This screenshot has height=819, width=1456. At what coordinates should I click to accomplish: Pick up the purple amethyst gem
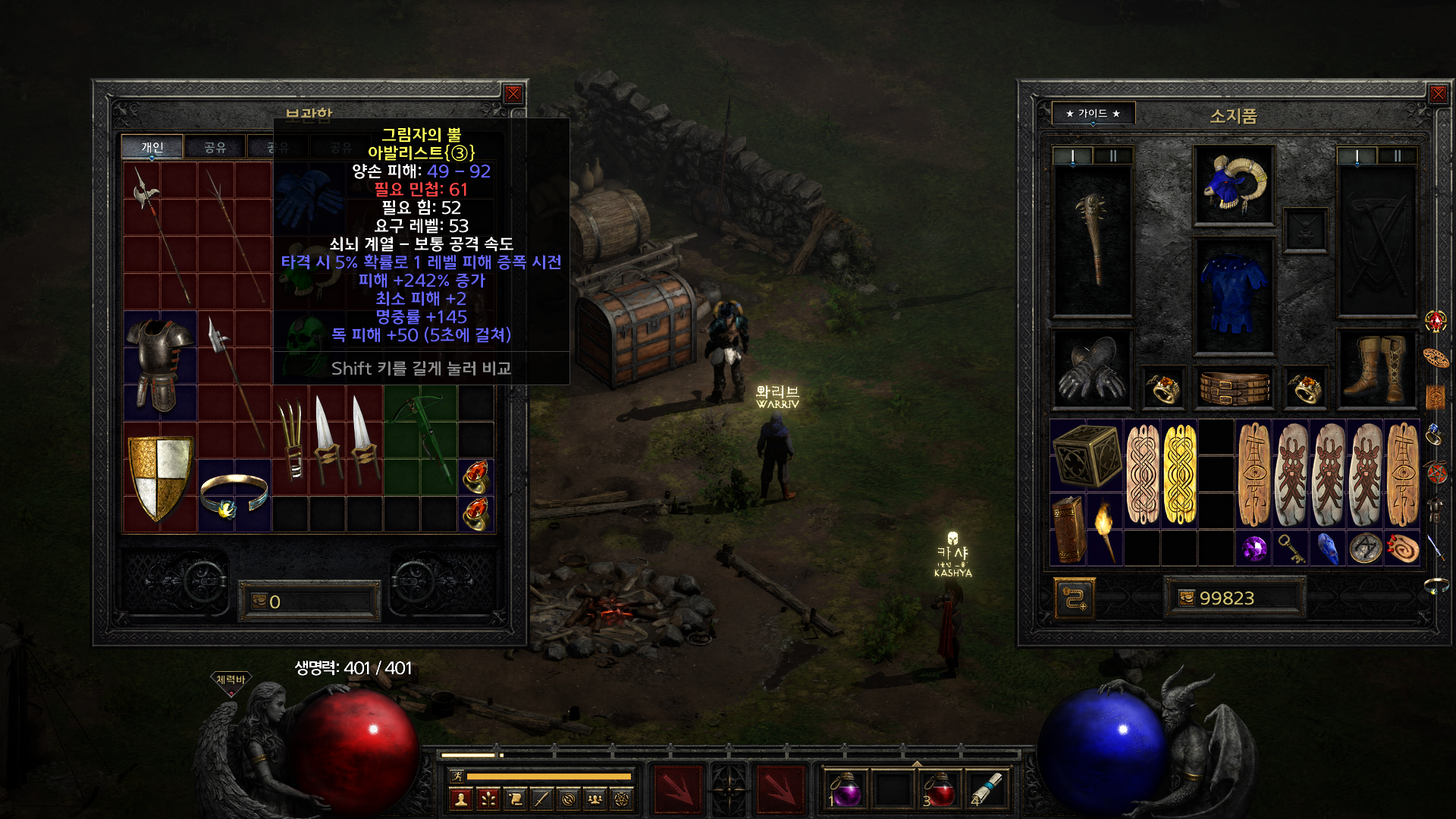[x=1254, y=548]
